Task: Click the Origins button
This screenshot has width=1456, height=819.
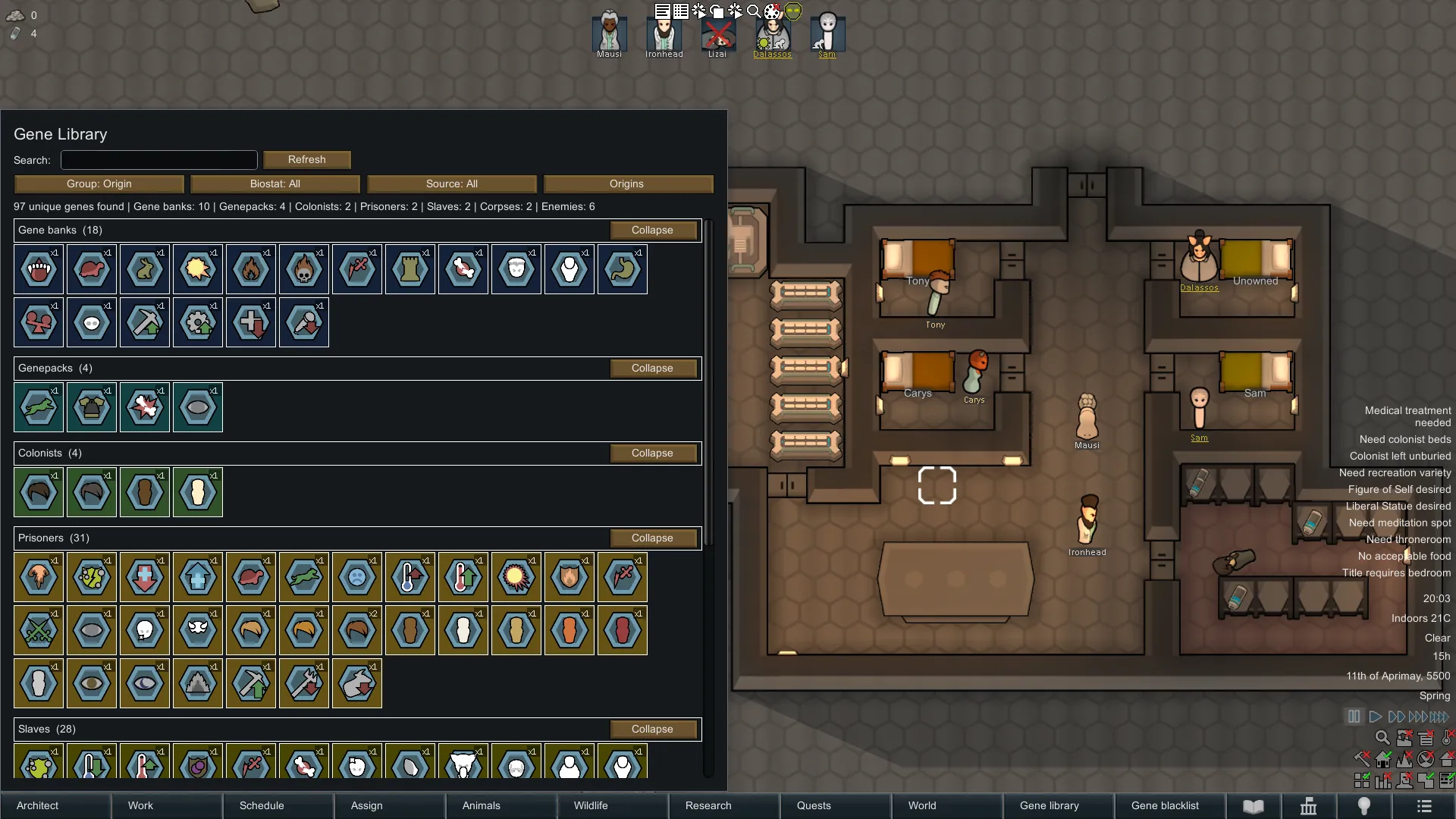Action: (627, 184)
